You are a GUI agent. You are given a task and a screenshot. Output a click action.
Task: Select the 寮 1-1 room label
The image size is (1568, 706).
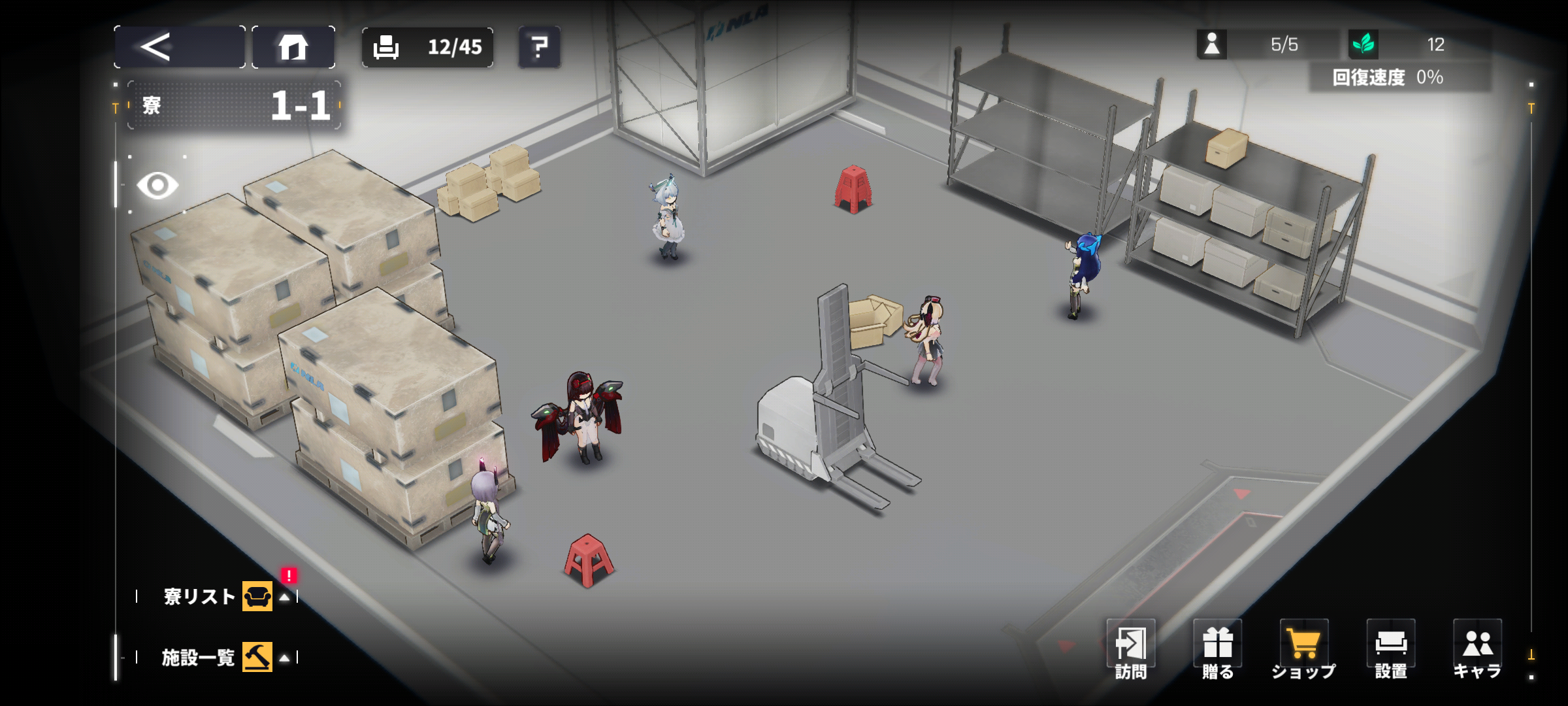pos(235,105)
